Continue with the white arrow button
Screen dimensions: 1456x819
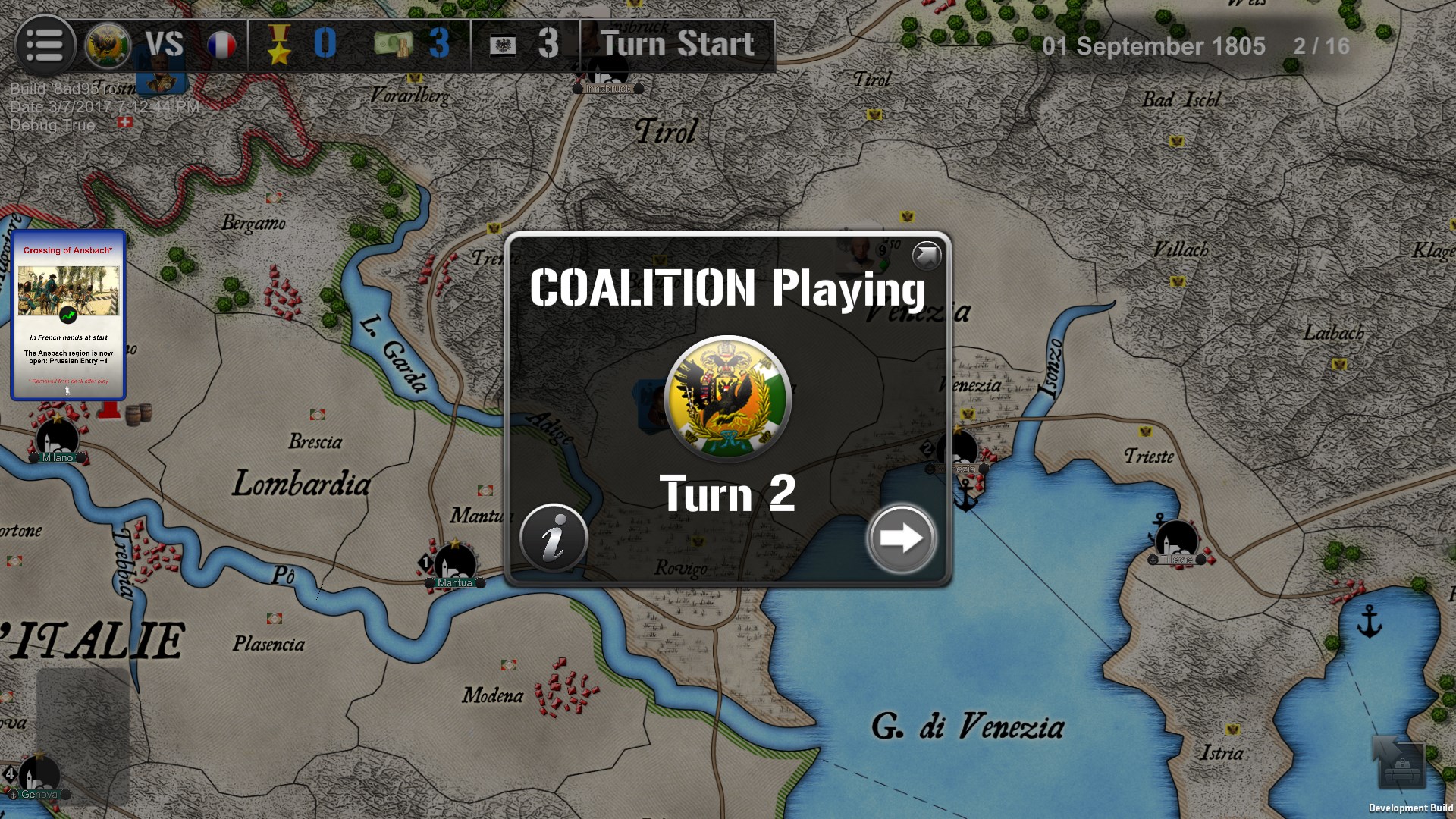(x=901, y=538)
